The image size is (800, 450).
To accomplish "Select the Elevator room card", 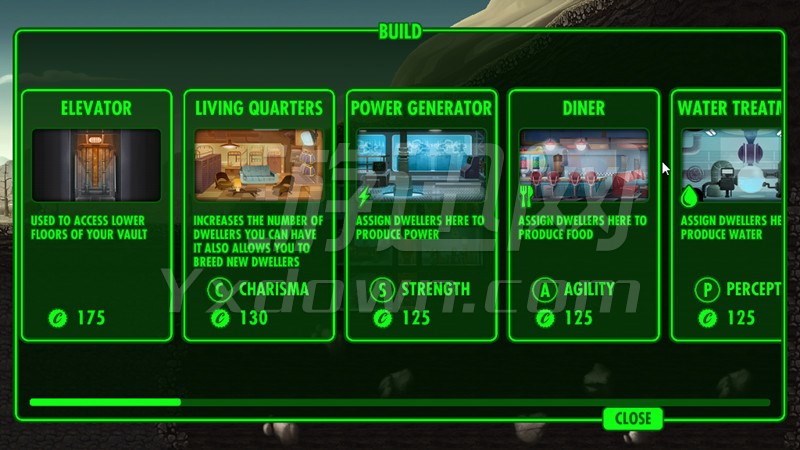I will click(96, 215).
